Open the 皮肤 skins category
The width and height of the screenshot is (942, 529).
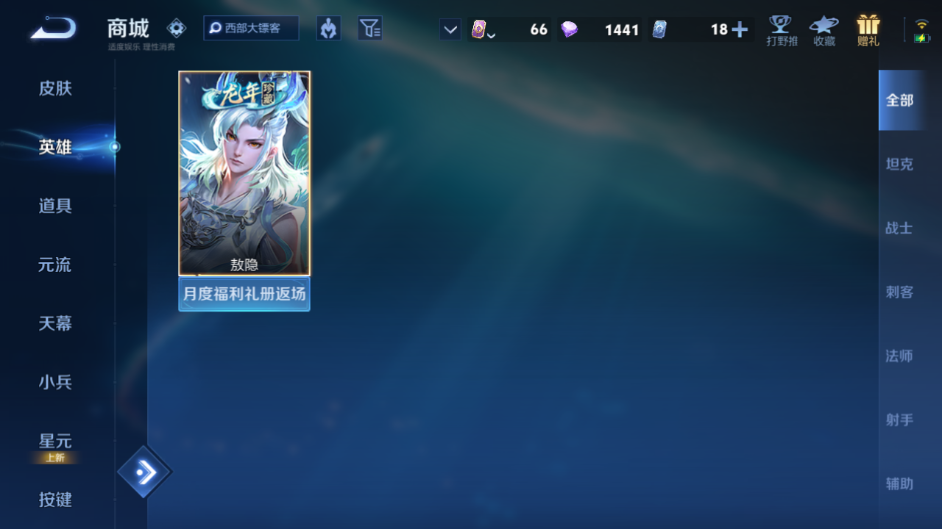tap(55, 88)
